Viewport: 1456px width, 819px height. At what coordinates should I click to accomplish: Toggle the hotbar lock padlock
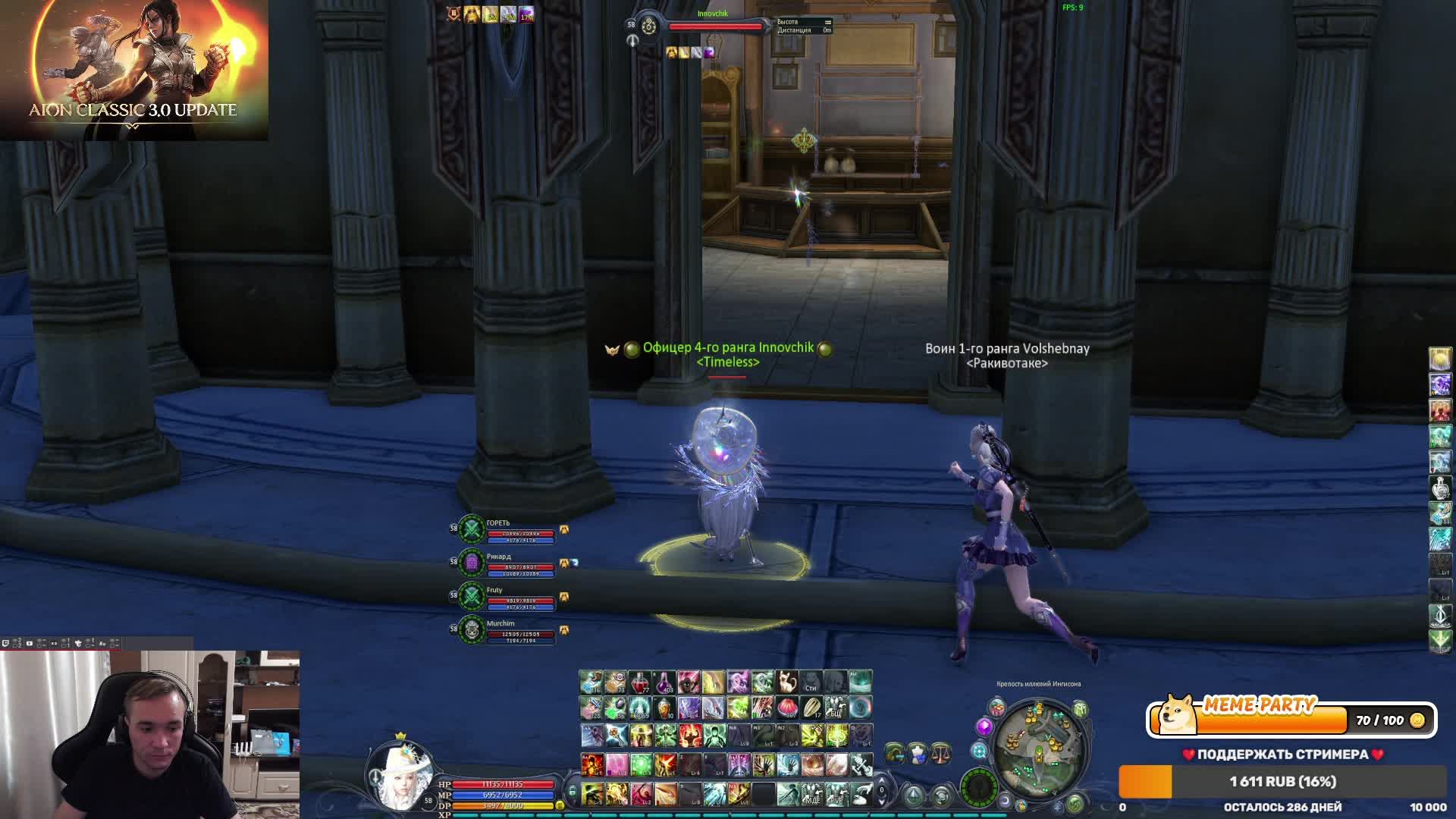coord(573,792)
